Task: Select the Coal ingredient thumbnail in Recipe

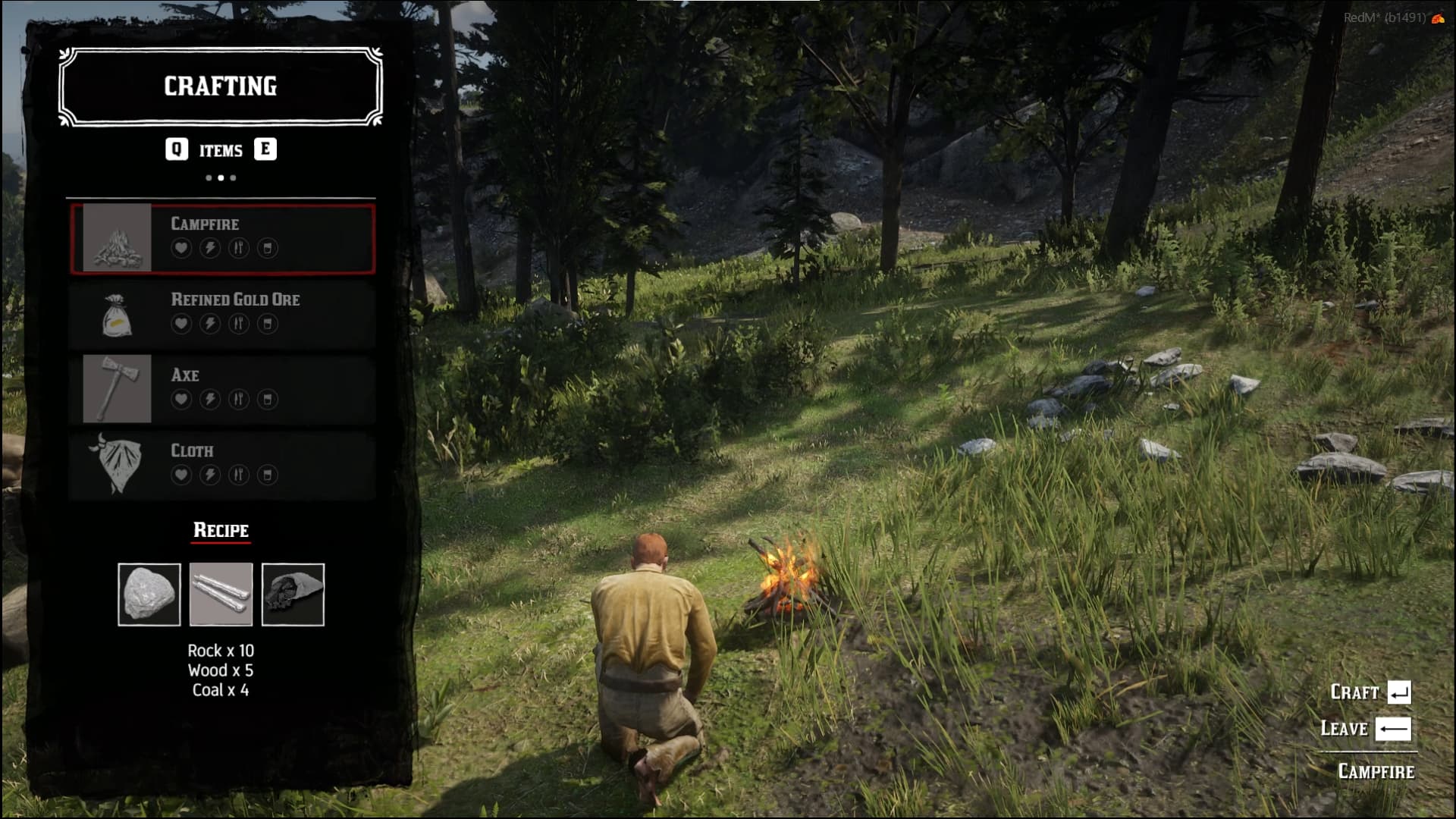Action: (x=293, y=595)
